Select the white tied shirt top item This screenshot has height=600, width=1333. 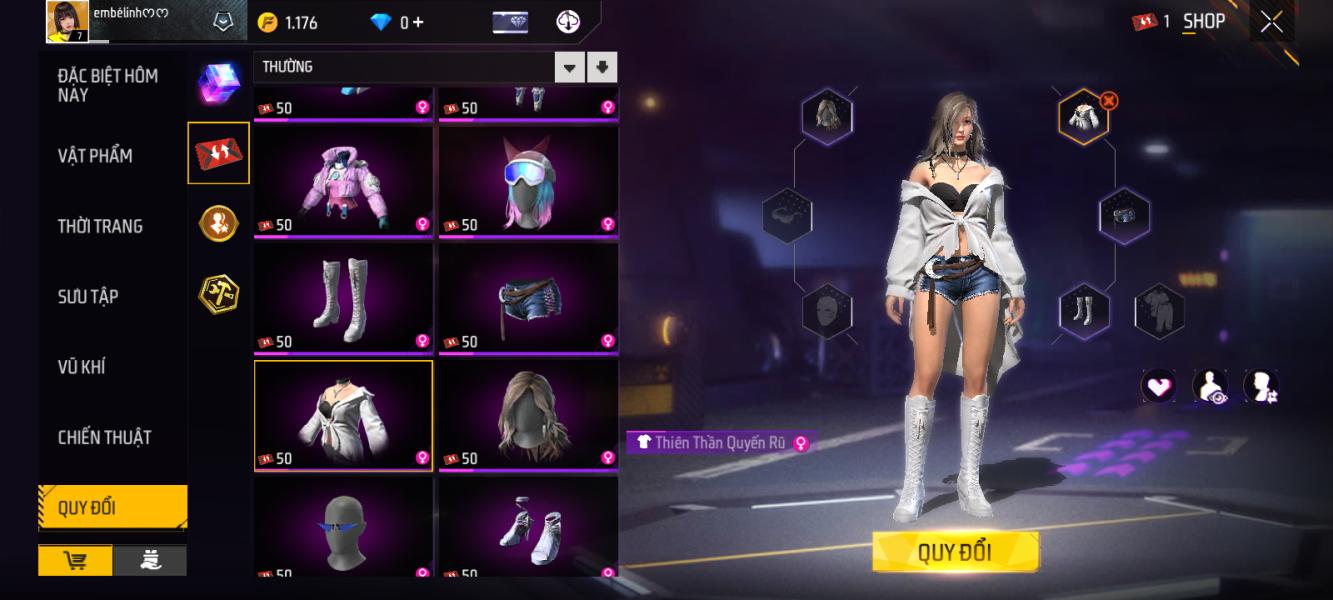343,414
